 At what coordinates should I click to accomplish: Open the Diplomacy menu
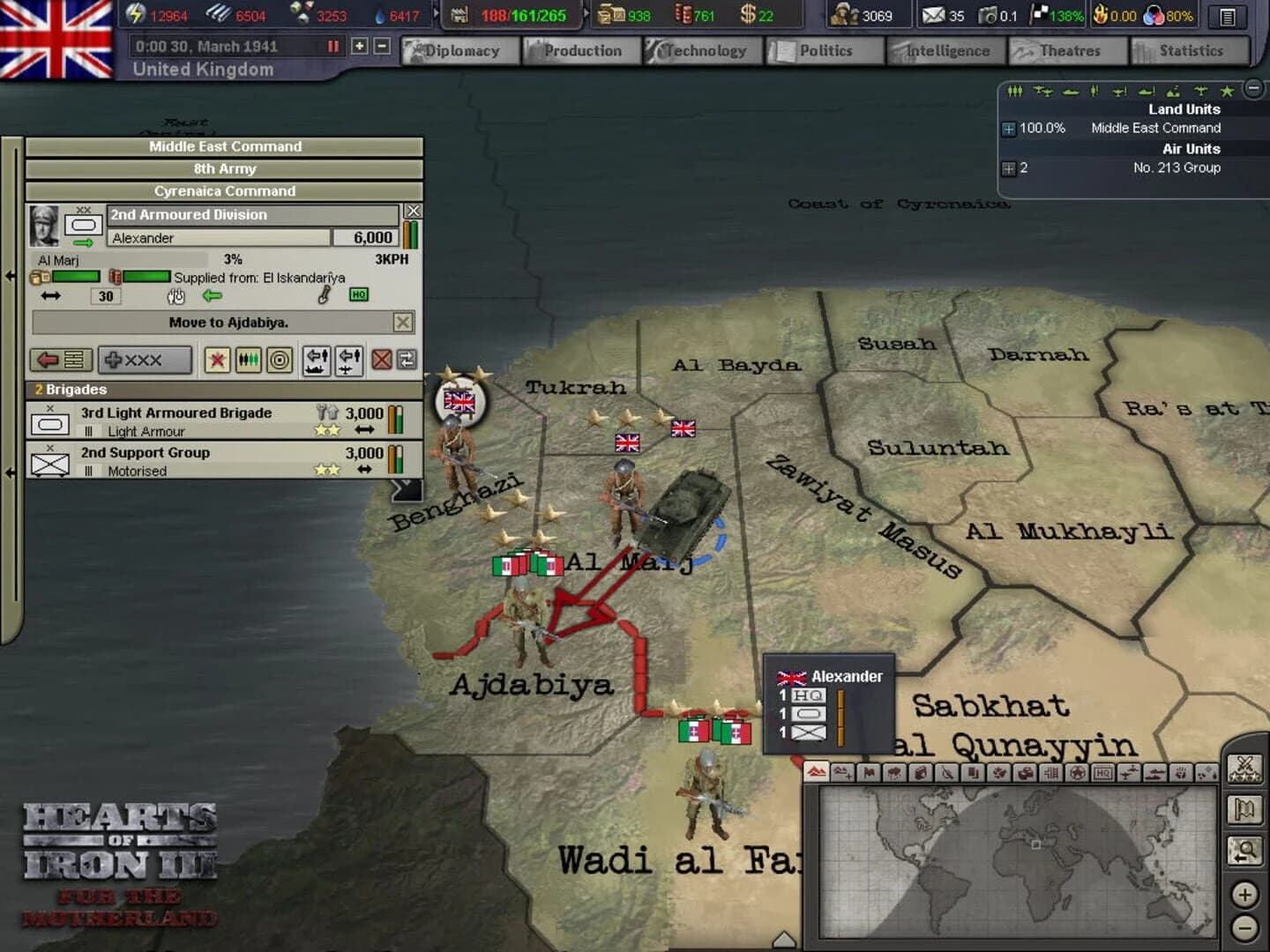point(459,50)
